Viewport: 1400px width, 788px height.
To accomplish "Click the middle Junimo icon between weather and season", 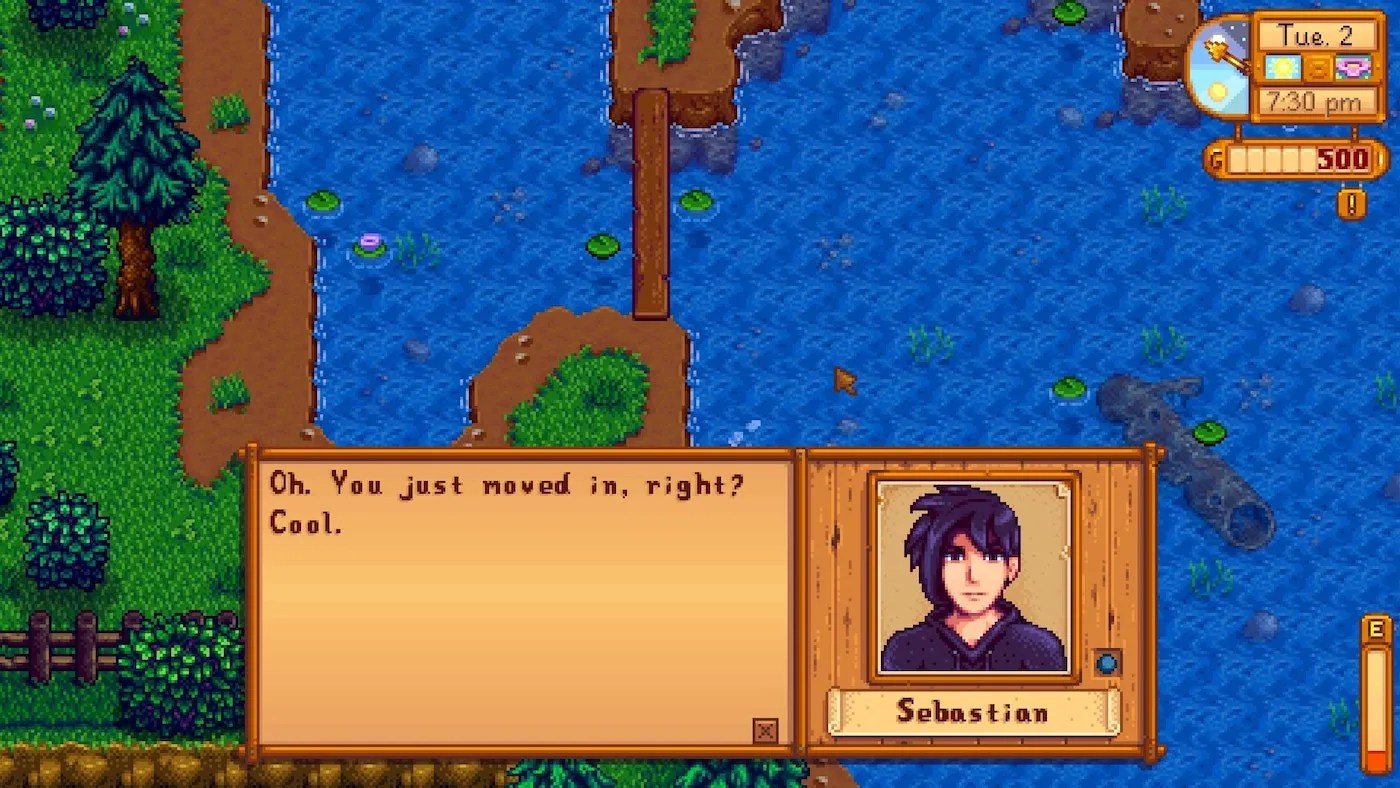I will pos(1318,68).
